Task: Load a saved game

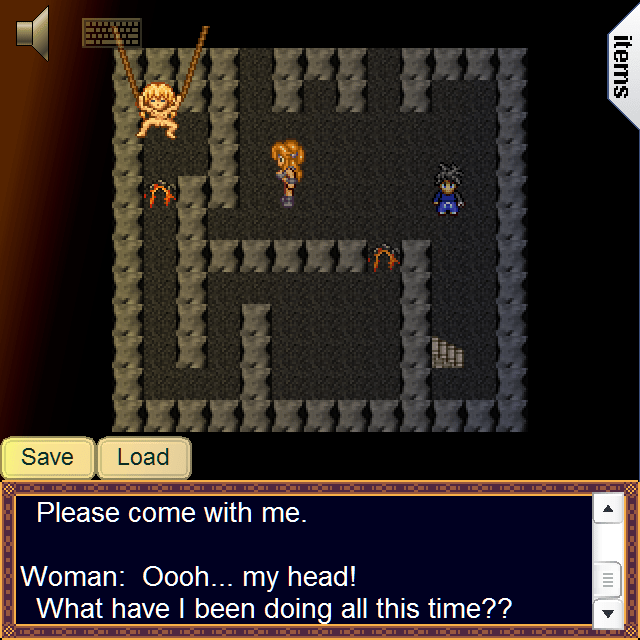Action: pos(143,458)
